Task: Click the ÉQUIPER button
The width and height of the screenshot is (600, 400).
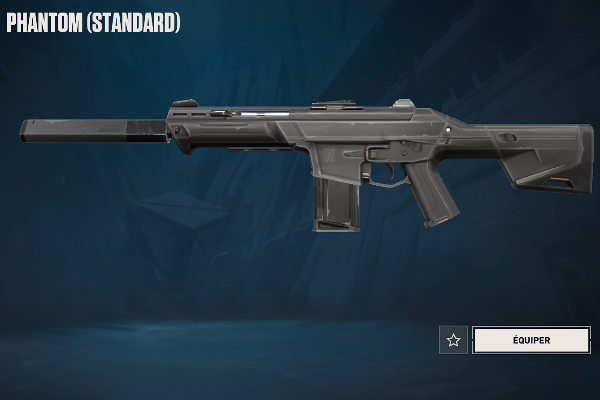Action: 531,340
